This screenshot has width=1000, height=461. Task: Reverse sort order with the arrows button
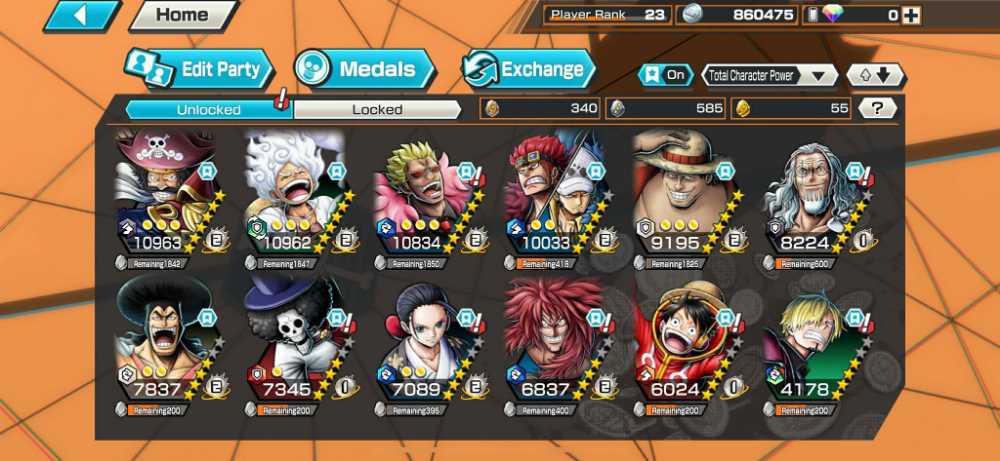tap(875, 75)
